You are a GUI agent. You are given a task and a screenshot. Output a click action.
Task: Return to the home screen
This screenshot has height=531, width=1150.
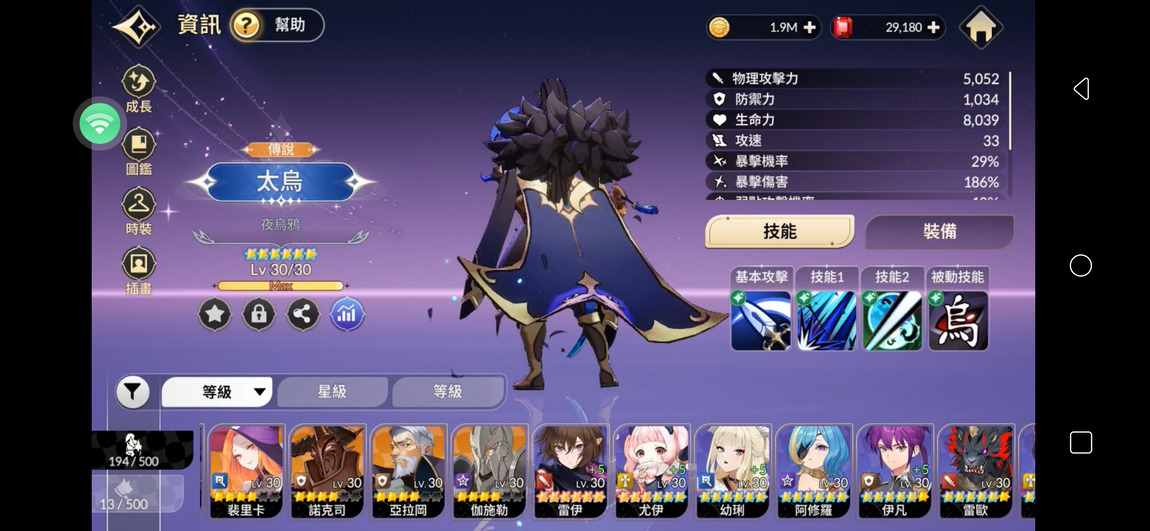pyautogui.click(x=980, y=28)
